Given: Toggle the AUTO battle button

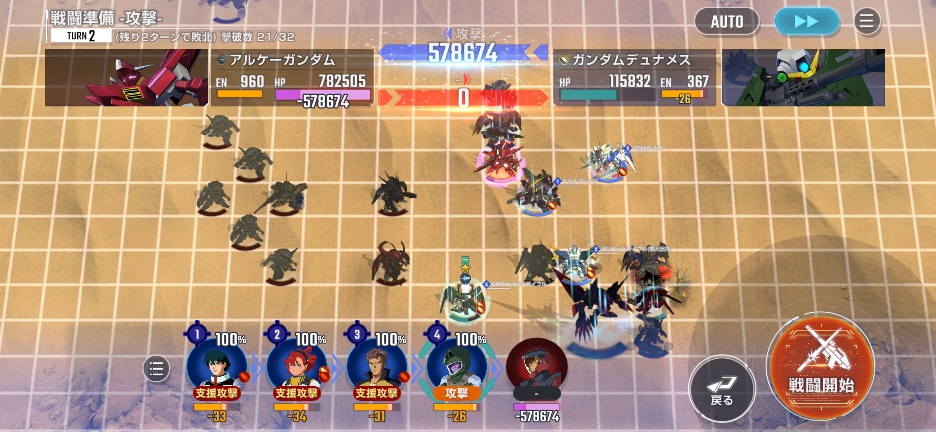Looking at the screenshot, I should pos(726,21).
